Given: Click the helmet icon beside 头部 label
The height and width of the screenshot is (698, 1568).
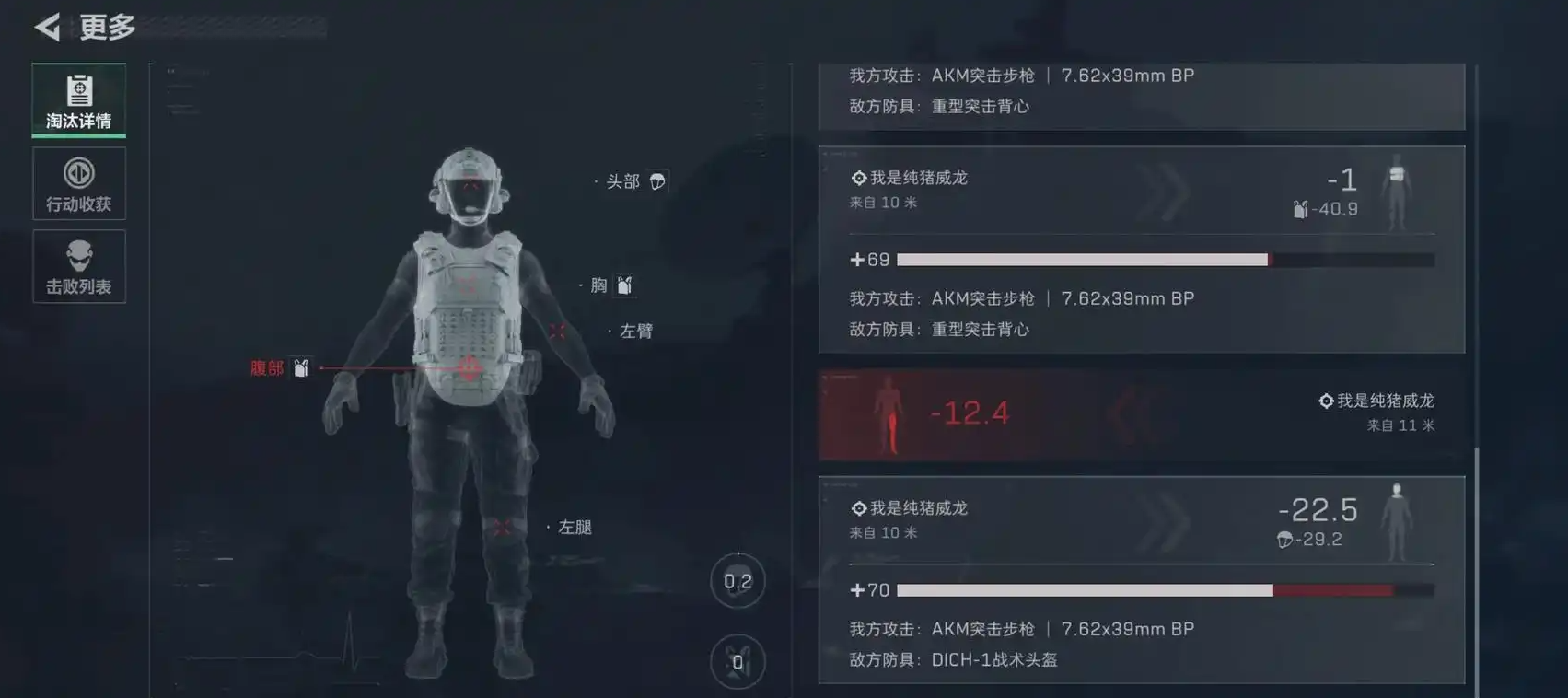Looking at the screenshot, I should point(656,181).
